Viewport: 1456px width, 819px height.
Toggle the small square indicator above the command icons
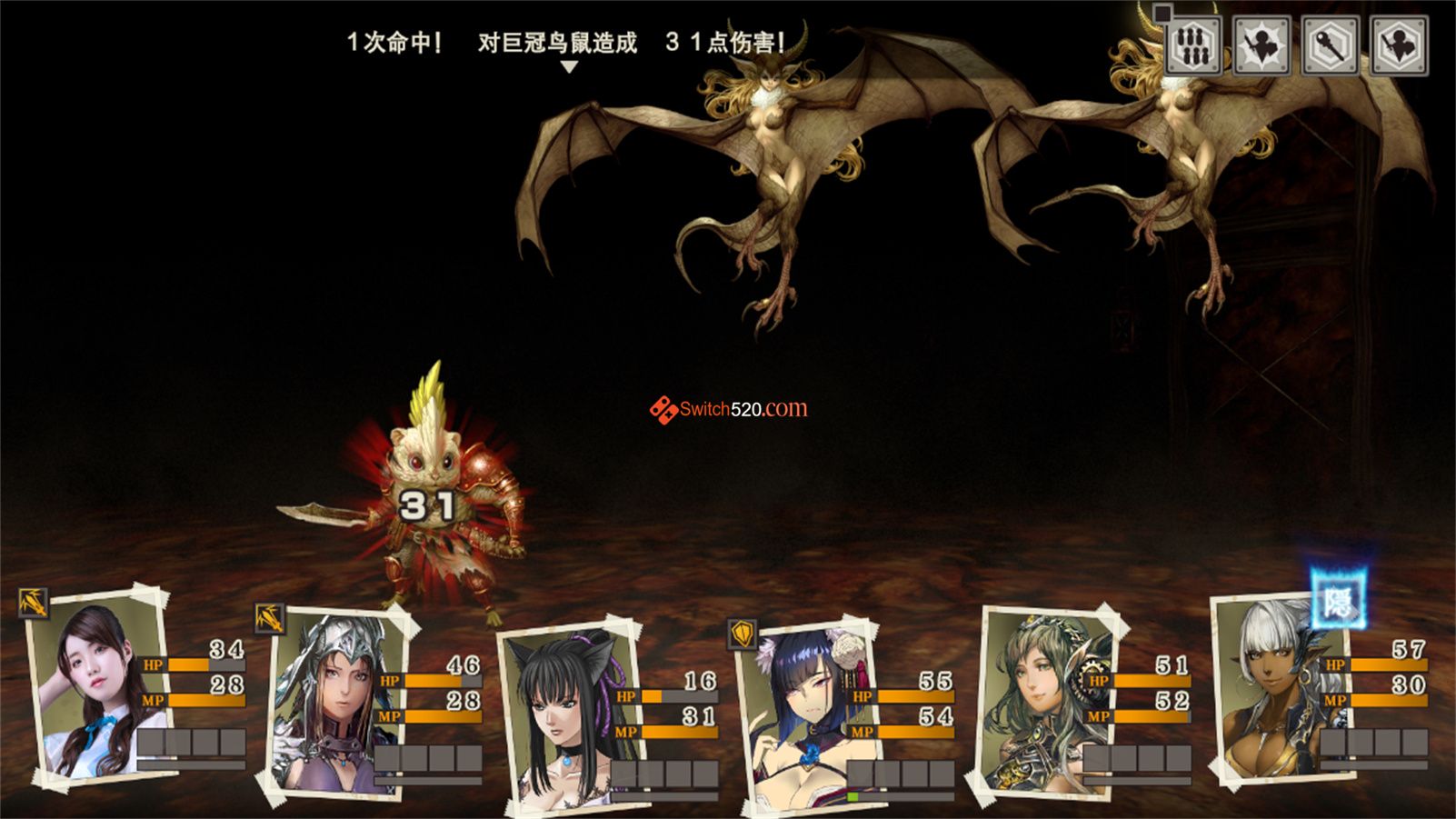pos(1164,15)
